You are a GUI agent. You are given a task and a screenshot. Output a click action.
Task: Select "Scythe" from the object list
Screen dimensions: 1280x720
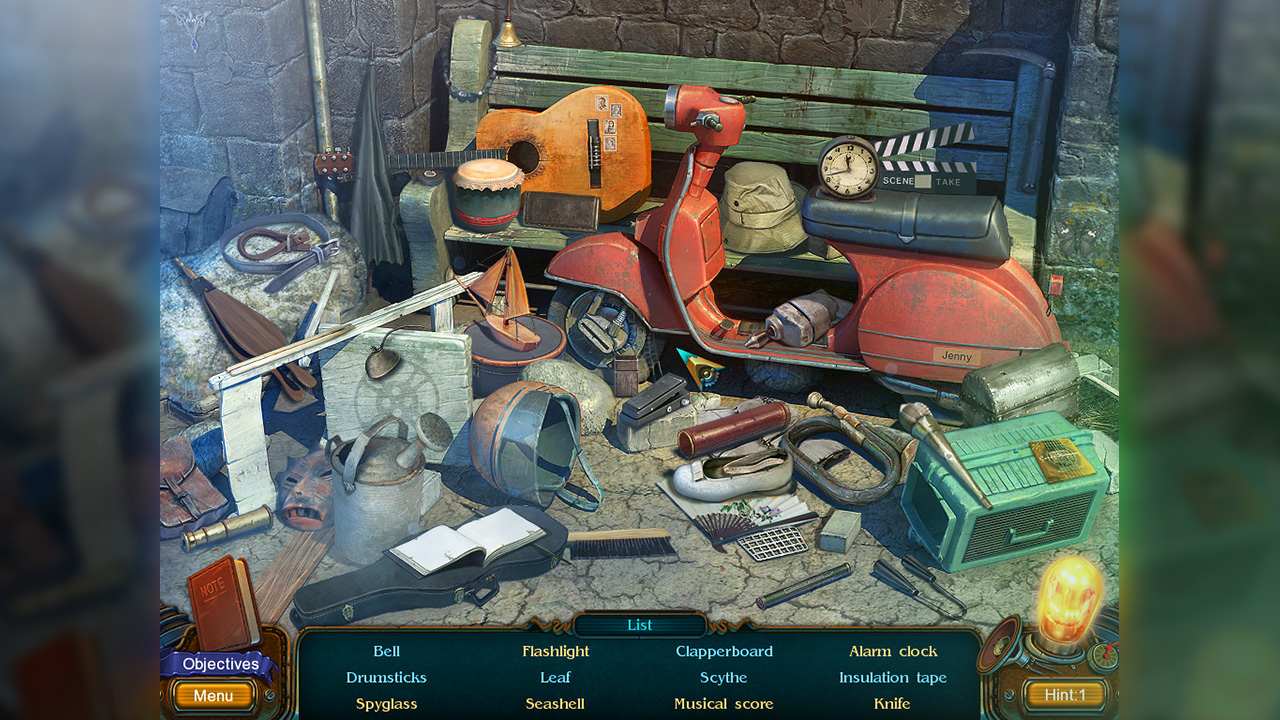click(722, 677)
